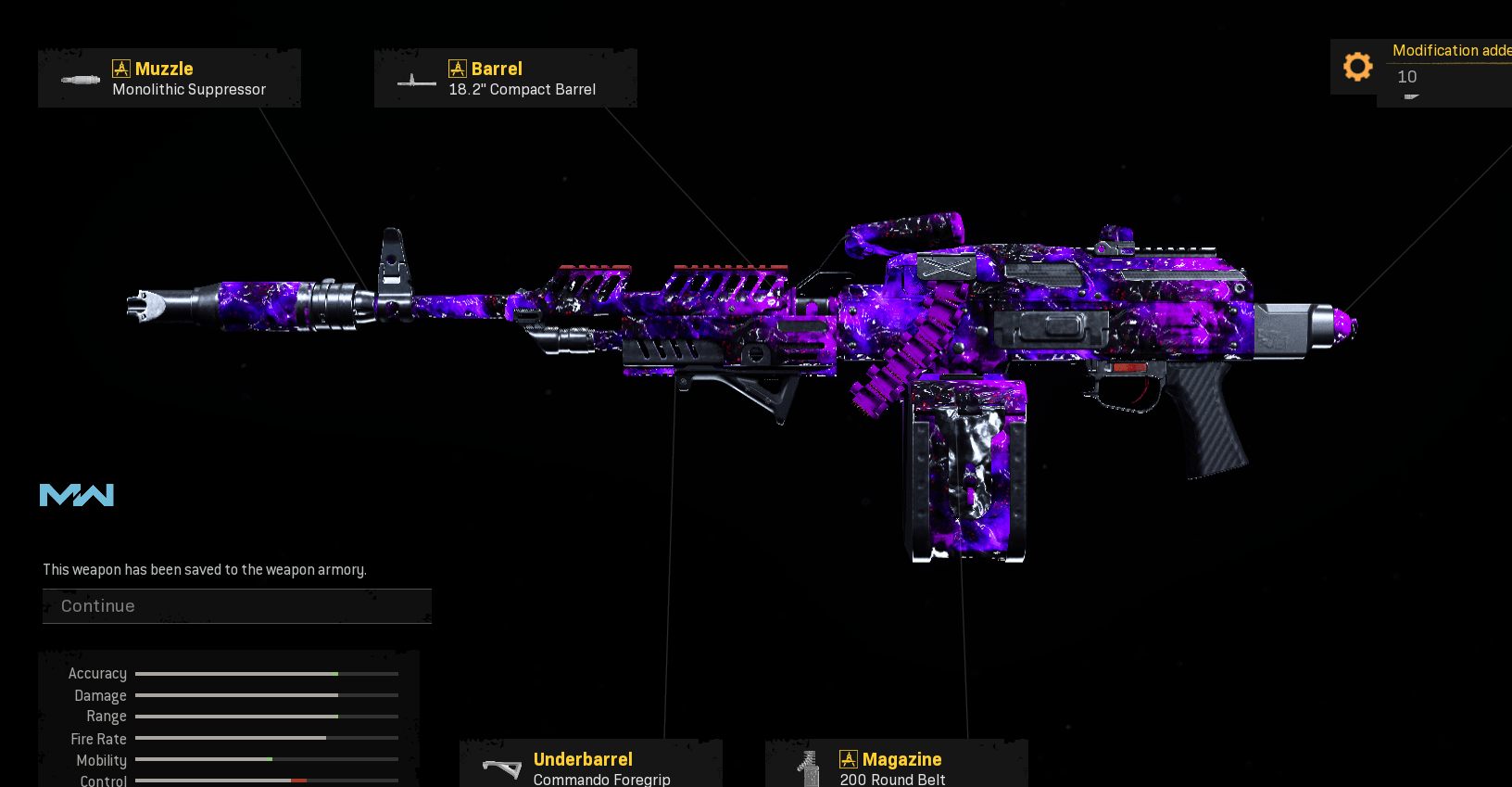Select the Barrel attachment slot
Image resolution: width=1512 pixels, height=787 pixels.
[506, 79]
